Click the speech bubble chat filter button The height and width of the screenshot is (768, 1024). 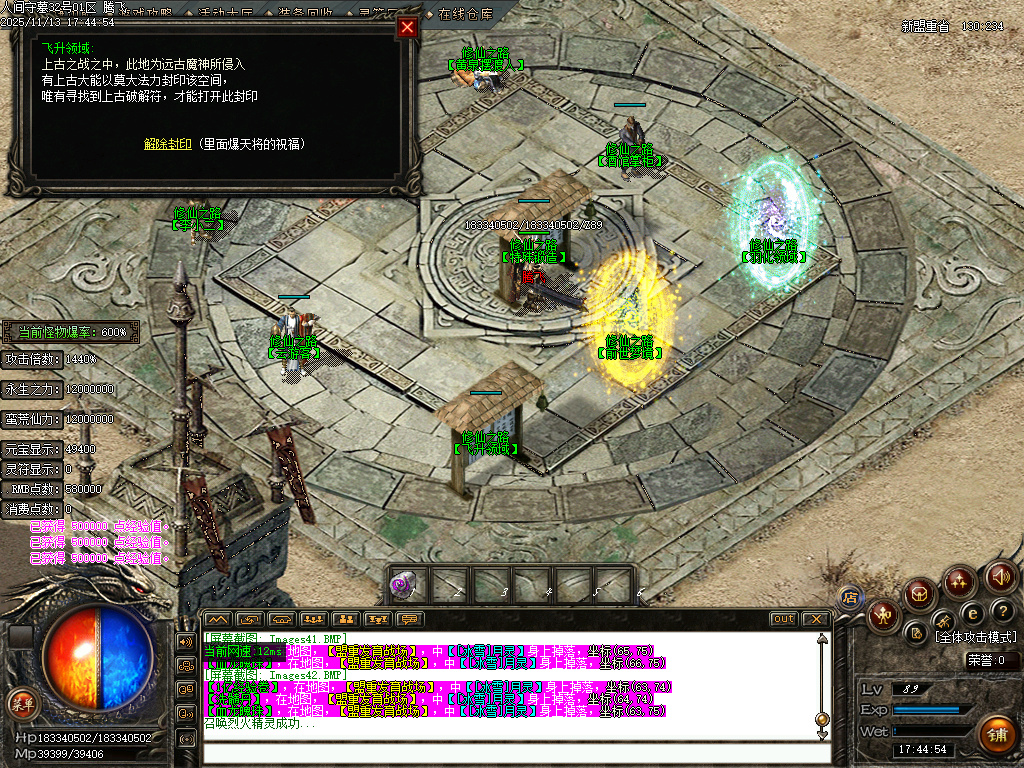(x=410, y=619)
